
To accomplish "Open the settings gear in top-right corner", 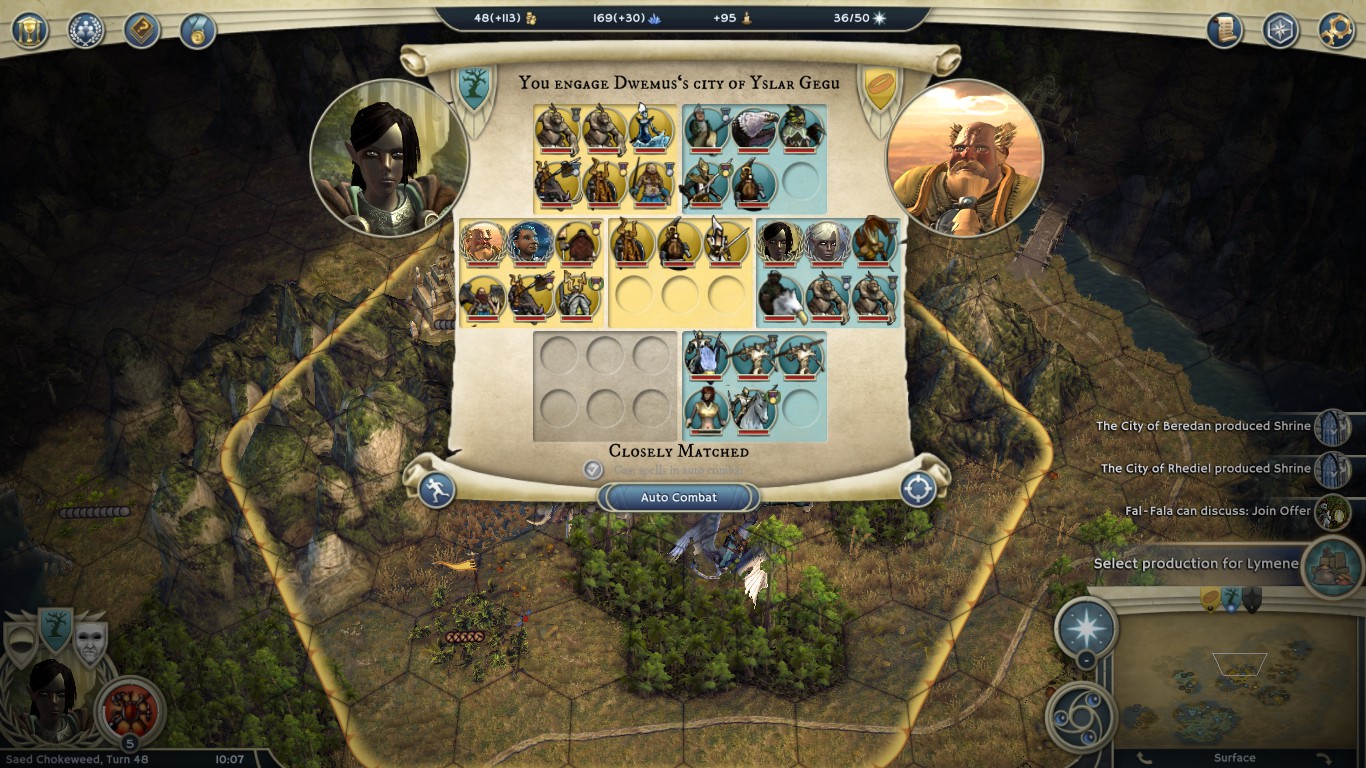I will [x=1336, y=30].
